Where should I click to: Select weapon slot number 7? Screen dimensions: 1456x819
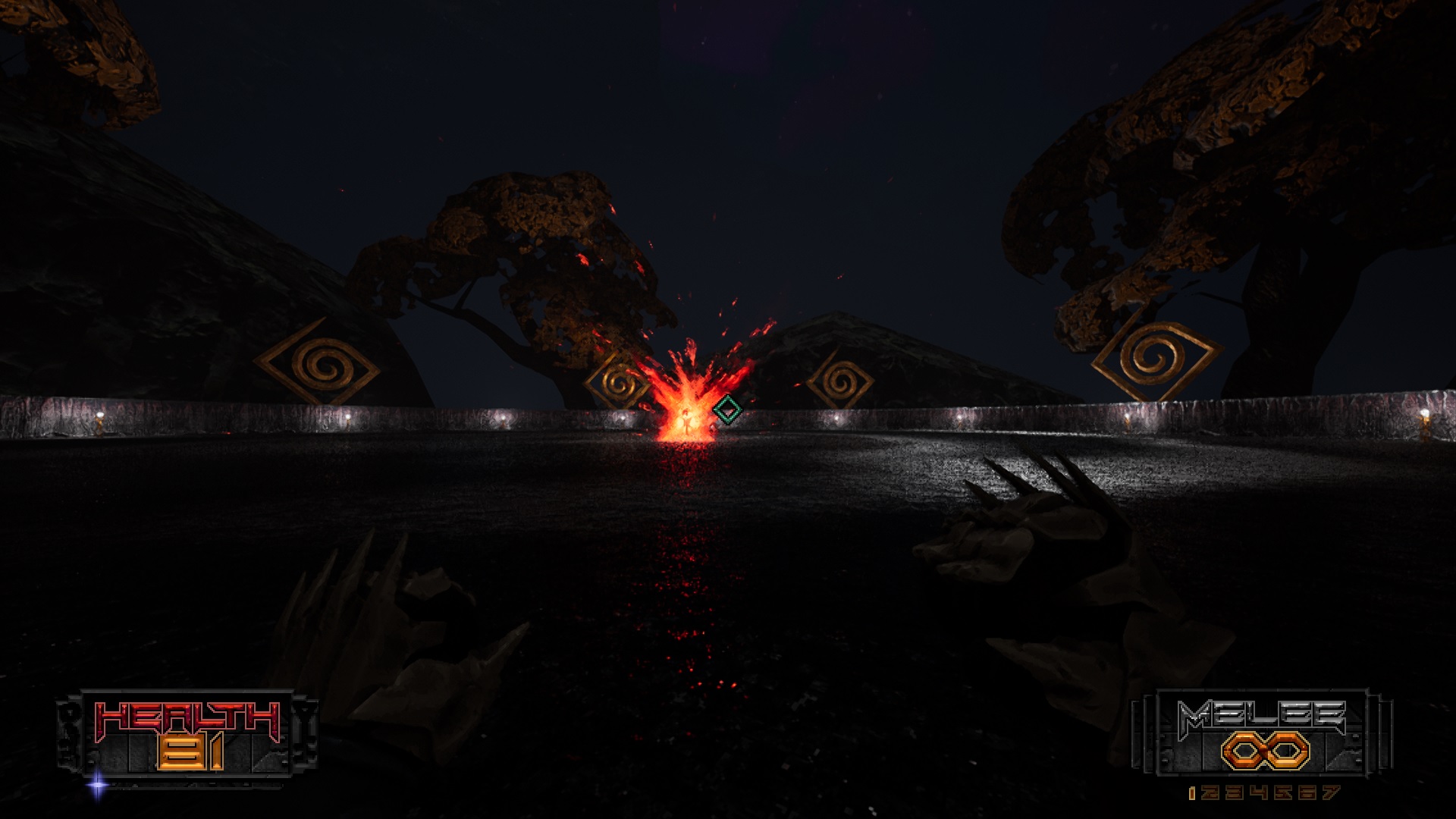(1329, 793)
